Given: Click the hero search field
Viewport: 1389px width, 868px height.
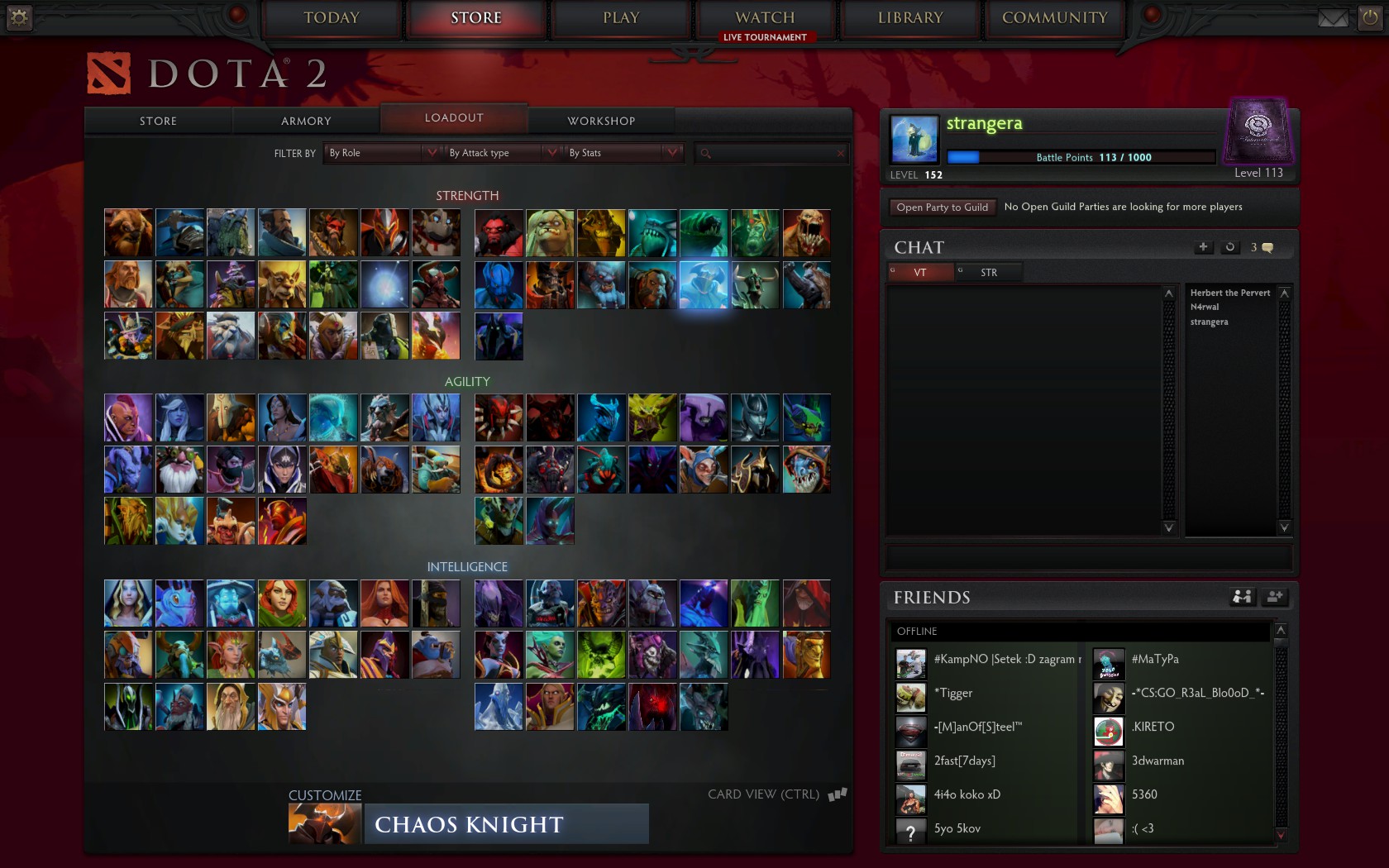Looking at the screenshot, I should (x=773, y=153).
